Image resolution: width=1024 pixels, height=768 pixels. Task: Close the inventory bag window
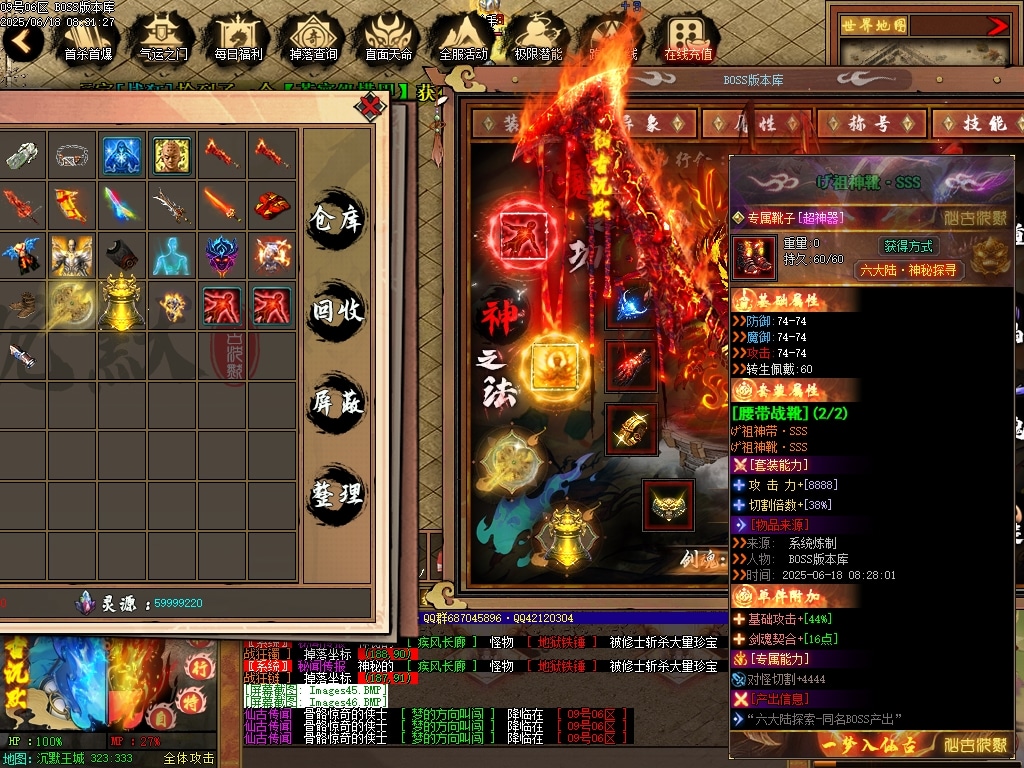pyautogui.click(x=371, y=105)
